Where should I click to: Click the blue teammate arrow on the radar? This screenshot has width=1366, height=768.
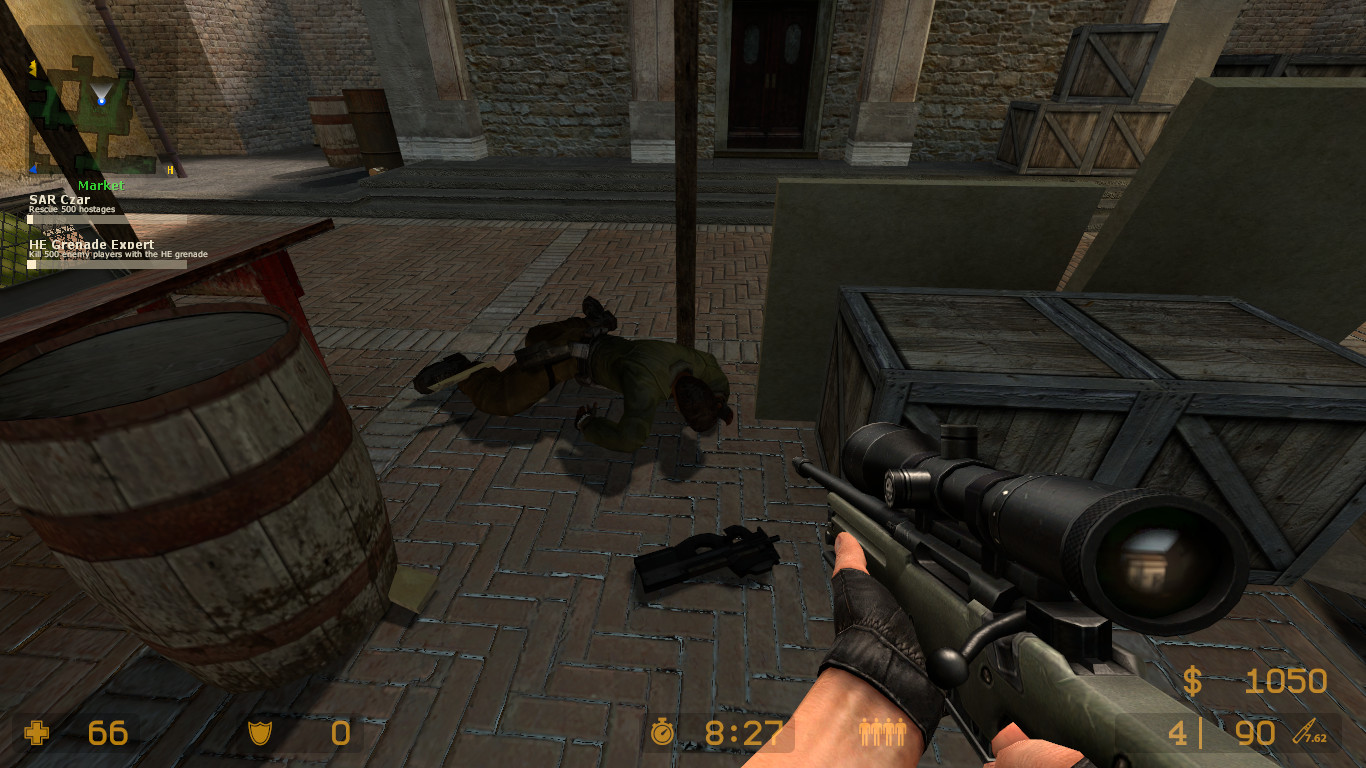pos(33,169)
